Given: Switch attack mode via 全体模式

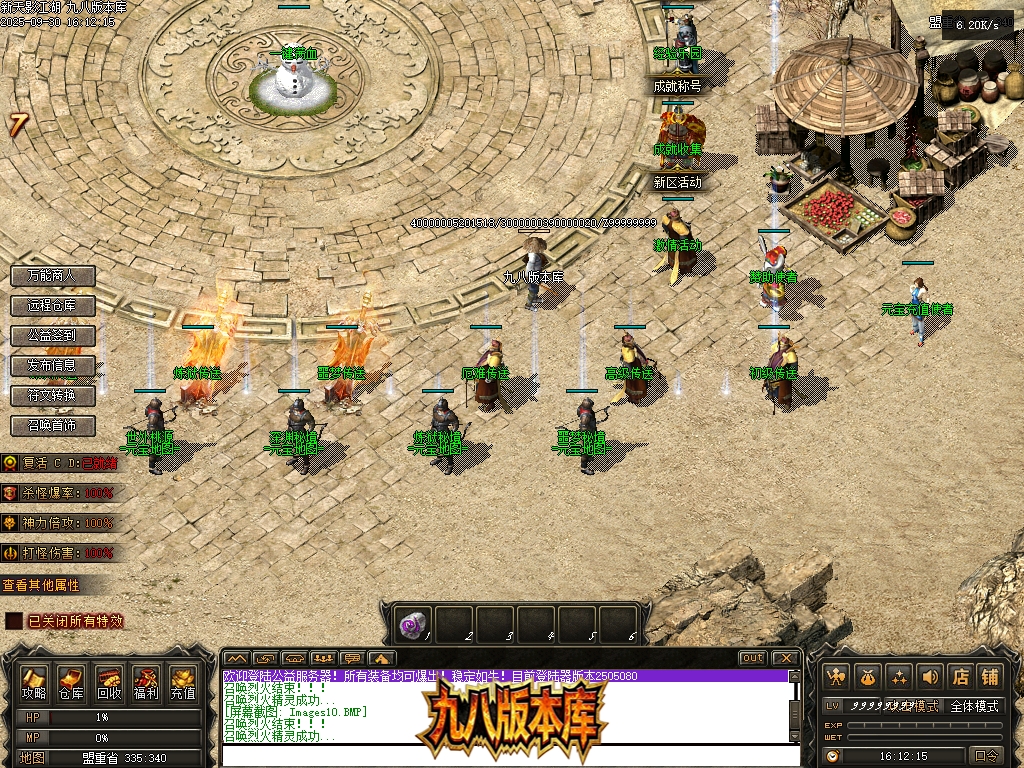Looking at the screenshot, I should point(974,706).
